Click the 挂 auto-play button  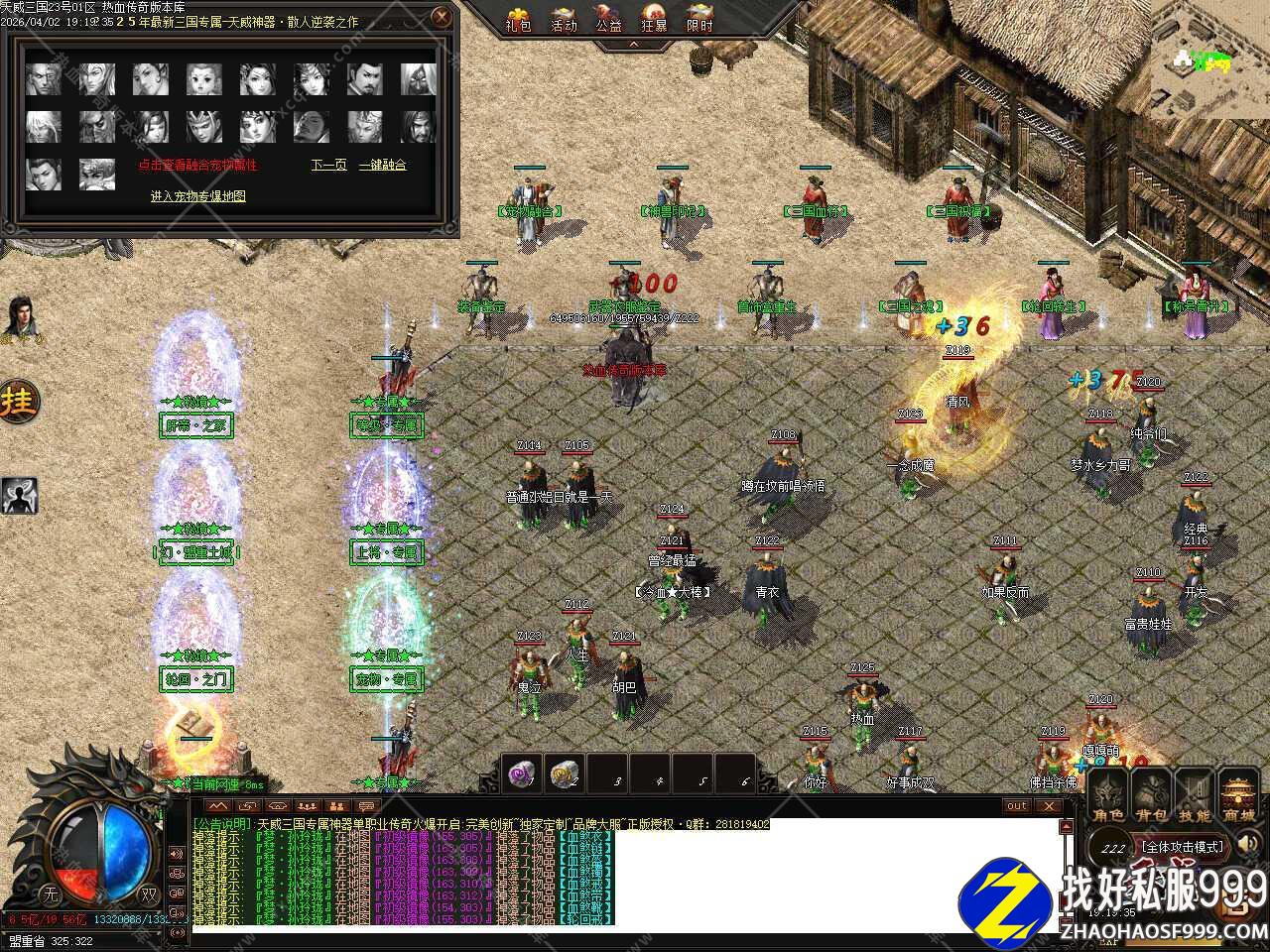[x=19, y=402]
